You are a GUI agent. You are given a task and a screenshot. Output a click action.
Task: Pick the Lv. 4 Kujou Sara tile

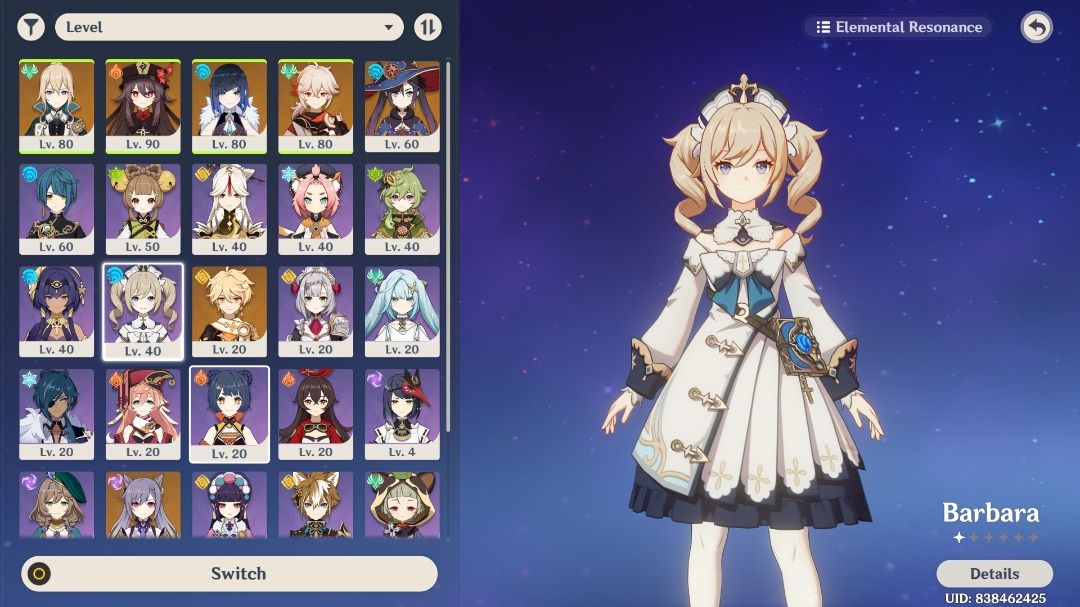402,413
